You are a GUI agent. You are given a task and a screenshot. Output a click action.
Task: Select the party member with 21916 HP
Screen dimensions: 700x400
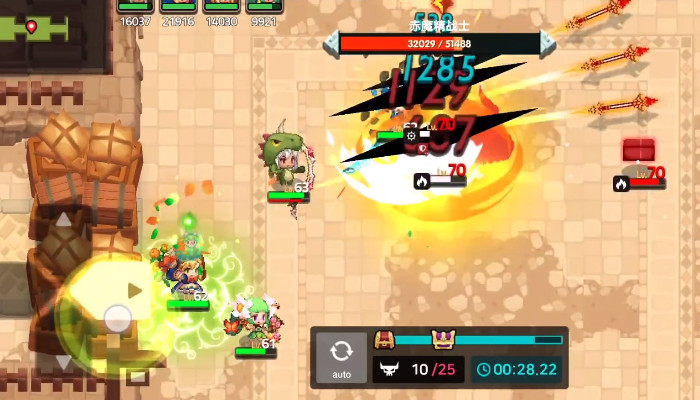(176, 8)
